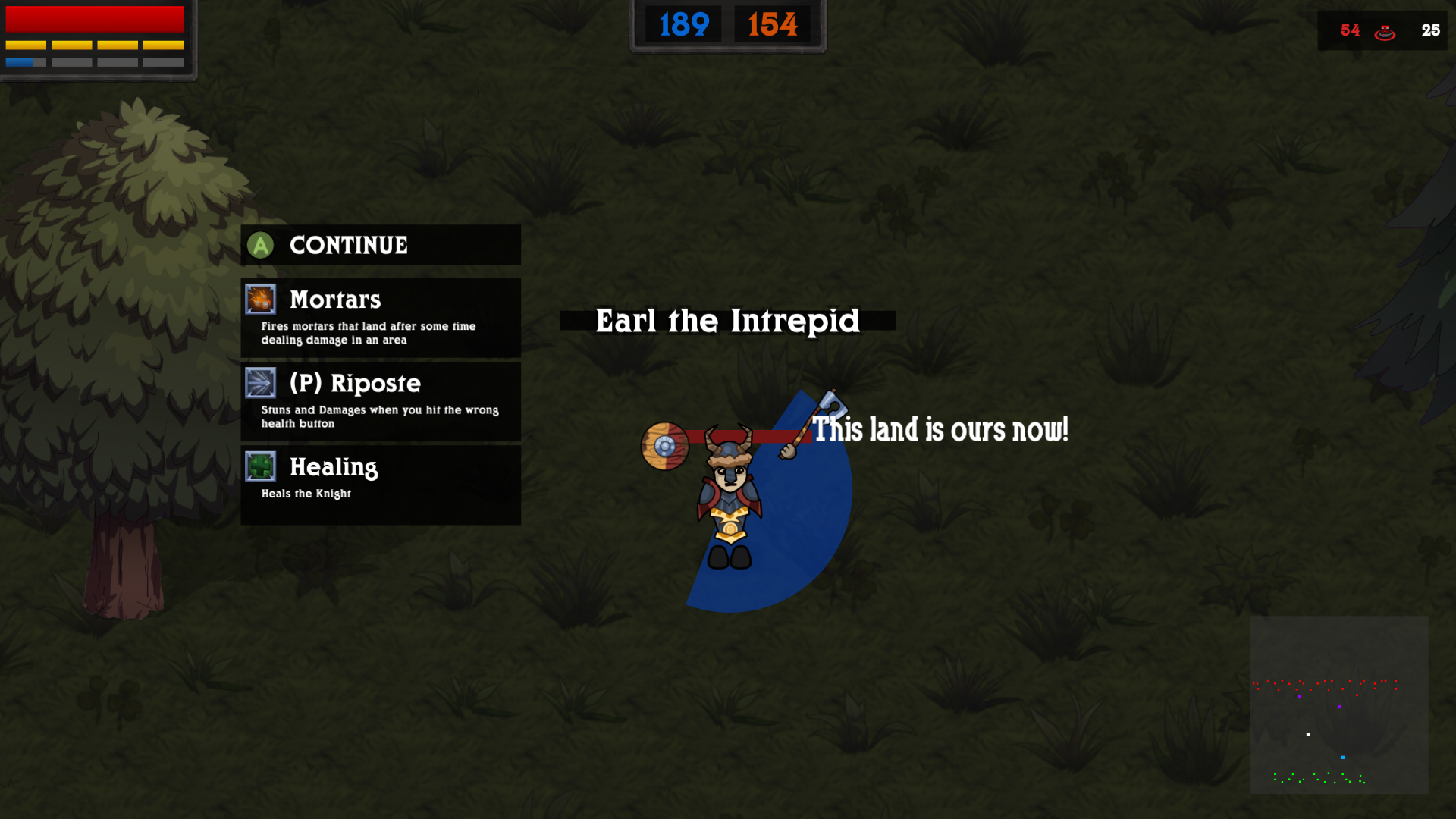Image resolution: width=1456 pixels, height=819 pixels.
Task: Click the Riposte snowflake skill icon
Action: pyautogui.click(x=262, y=384)
